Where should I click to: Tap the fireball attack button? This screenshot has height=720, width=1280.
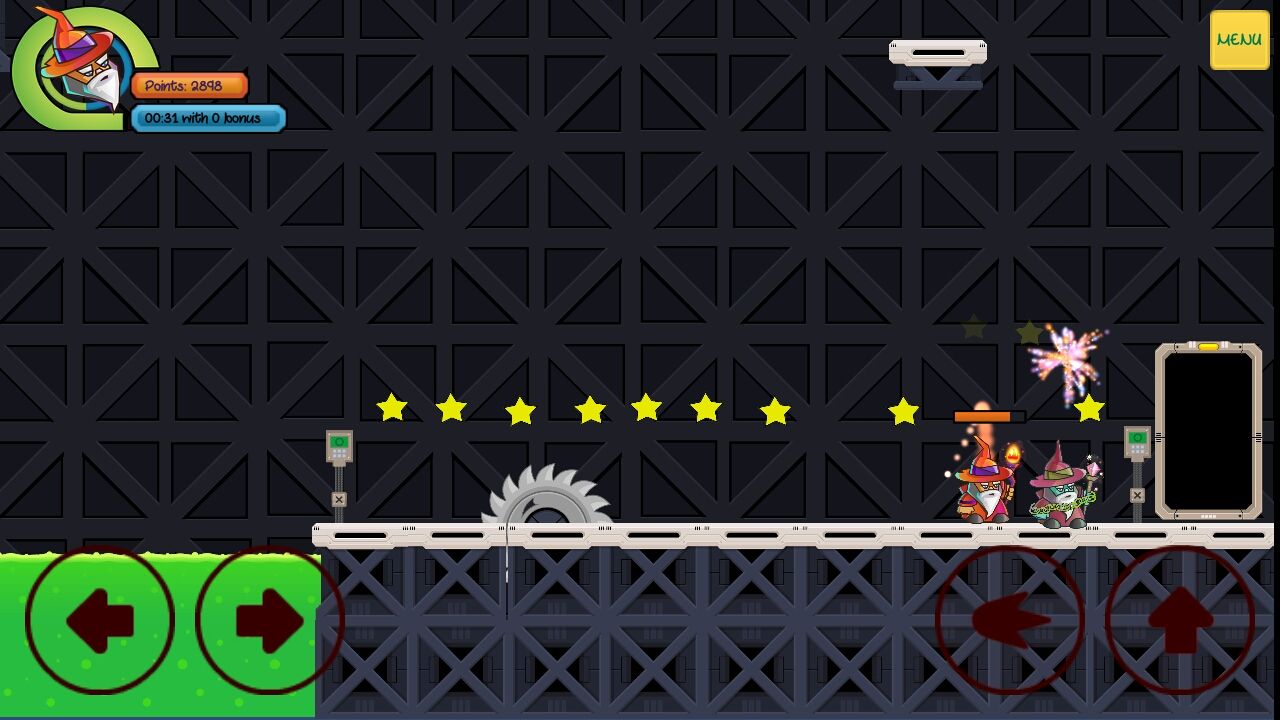click(x=1010, y=620)
